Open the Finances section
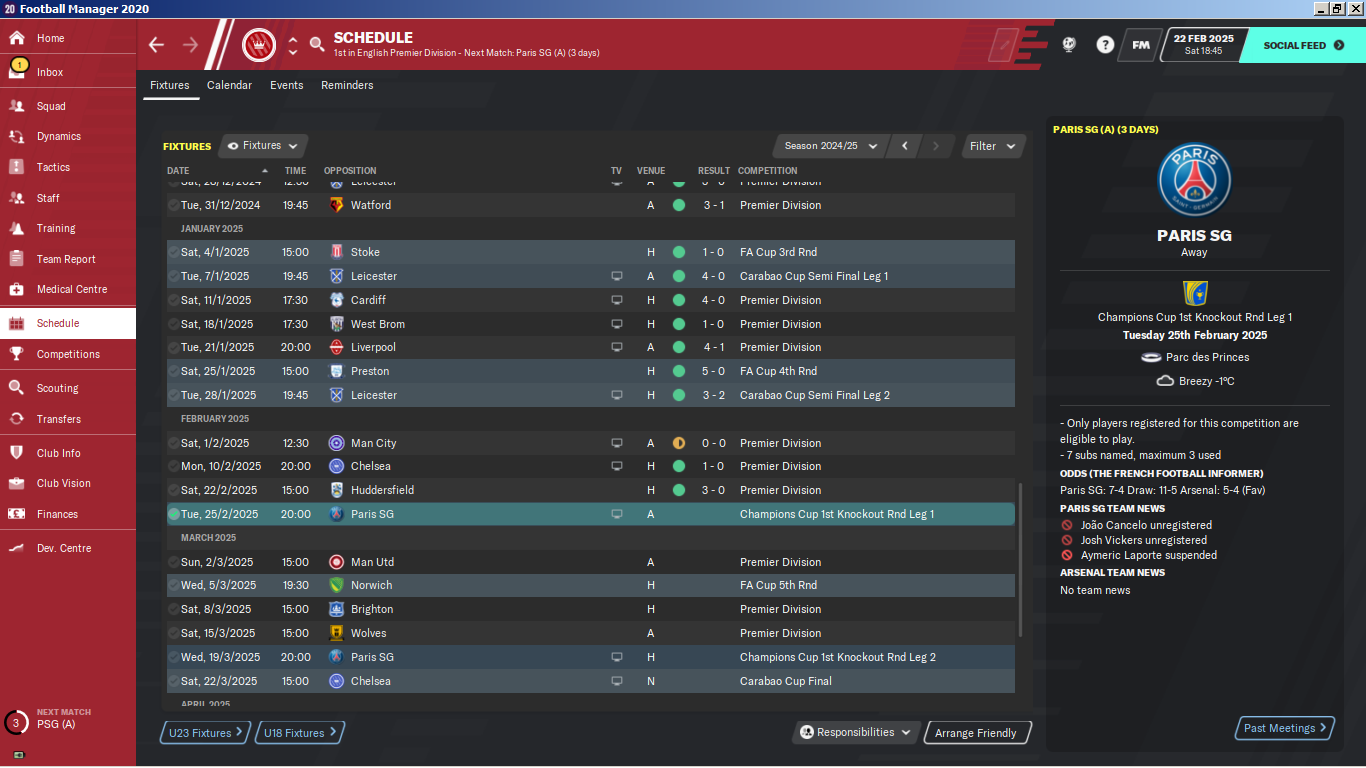 57,514
